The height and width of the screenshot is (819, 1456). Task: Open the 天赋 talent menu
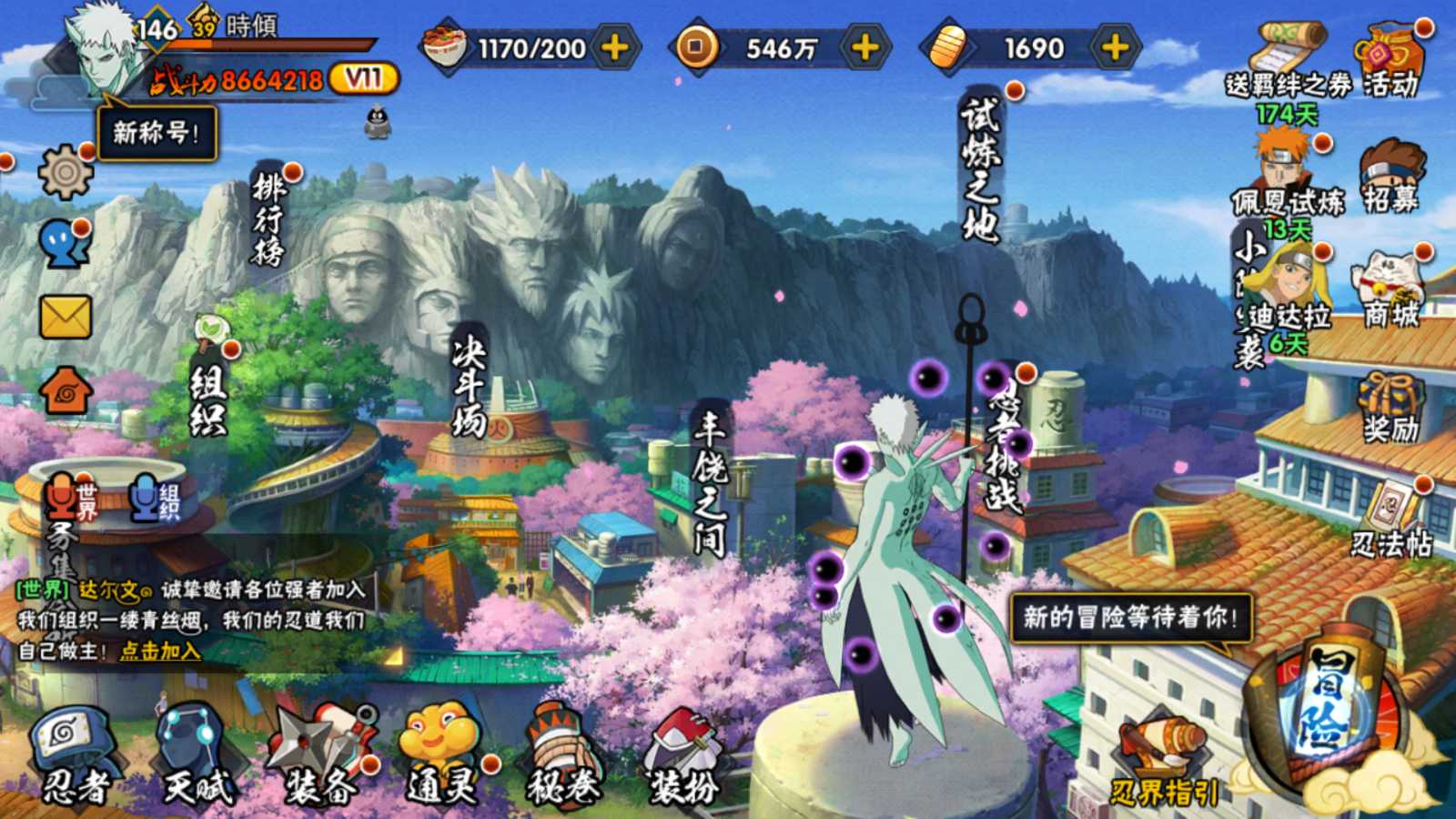[x=194, y=755]
